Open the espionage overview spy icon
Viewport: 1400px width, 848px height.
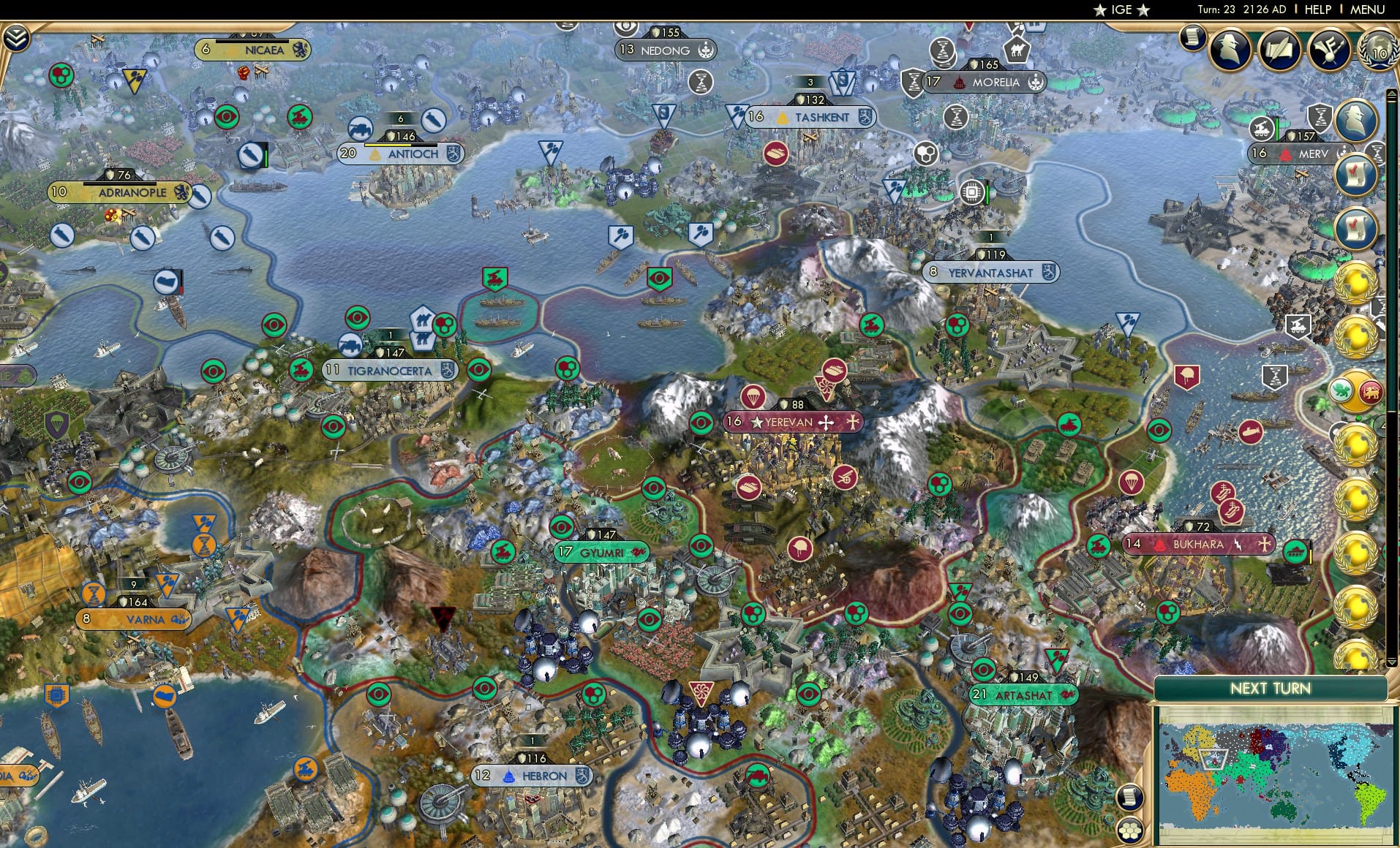tap(1230, 49)
